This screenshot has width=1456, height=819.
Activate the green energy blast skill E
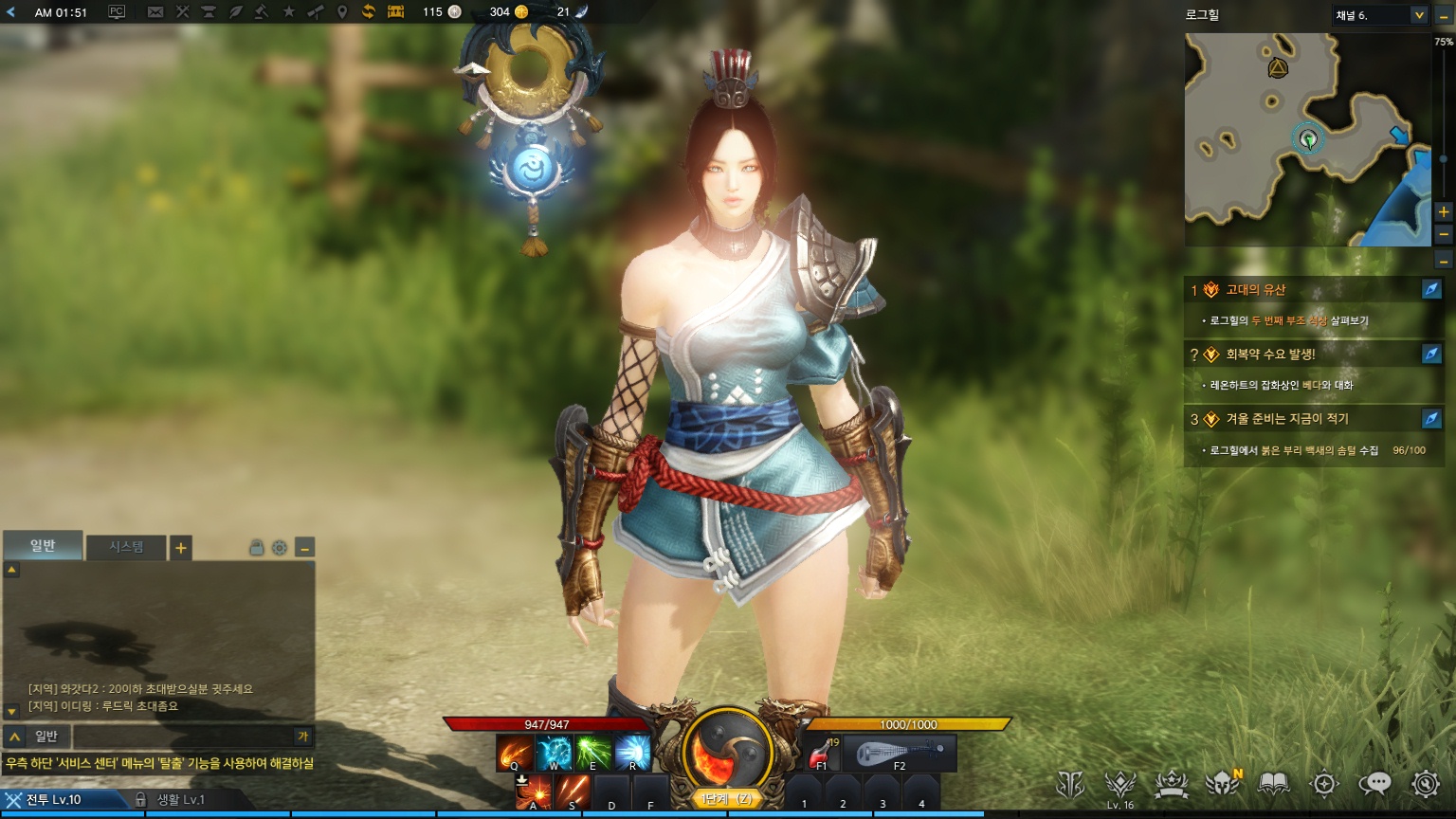click(x=593, y=754)
